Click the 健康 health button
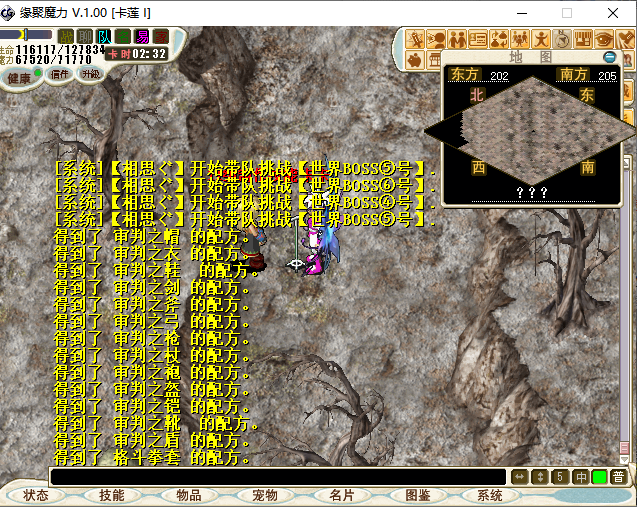This screenshot has width=637, height=507. tap(19, 77)
